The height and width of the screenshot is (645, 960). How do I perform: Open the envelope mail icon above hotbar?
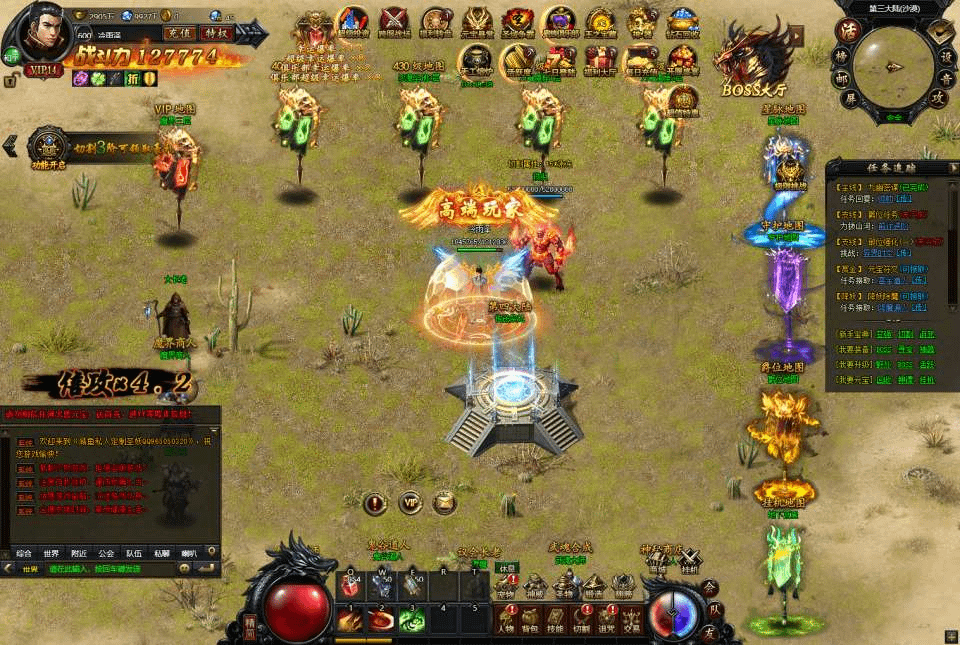coord(443,502)
